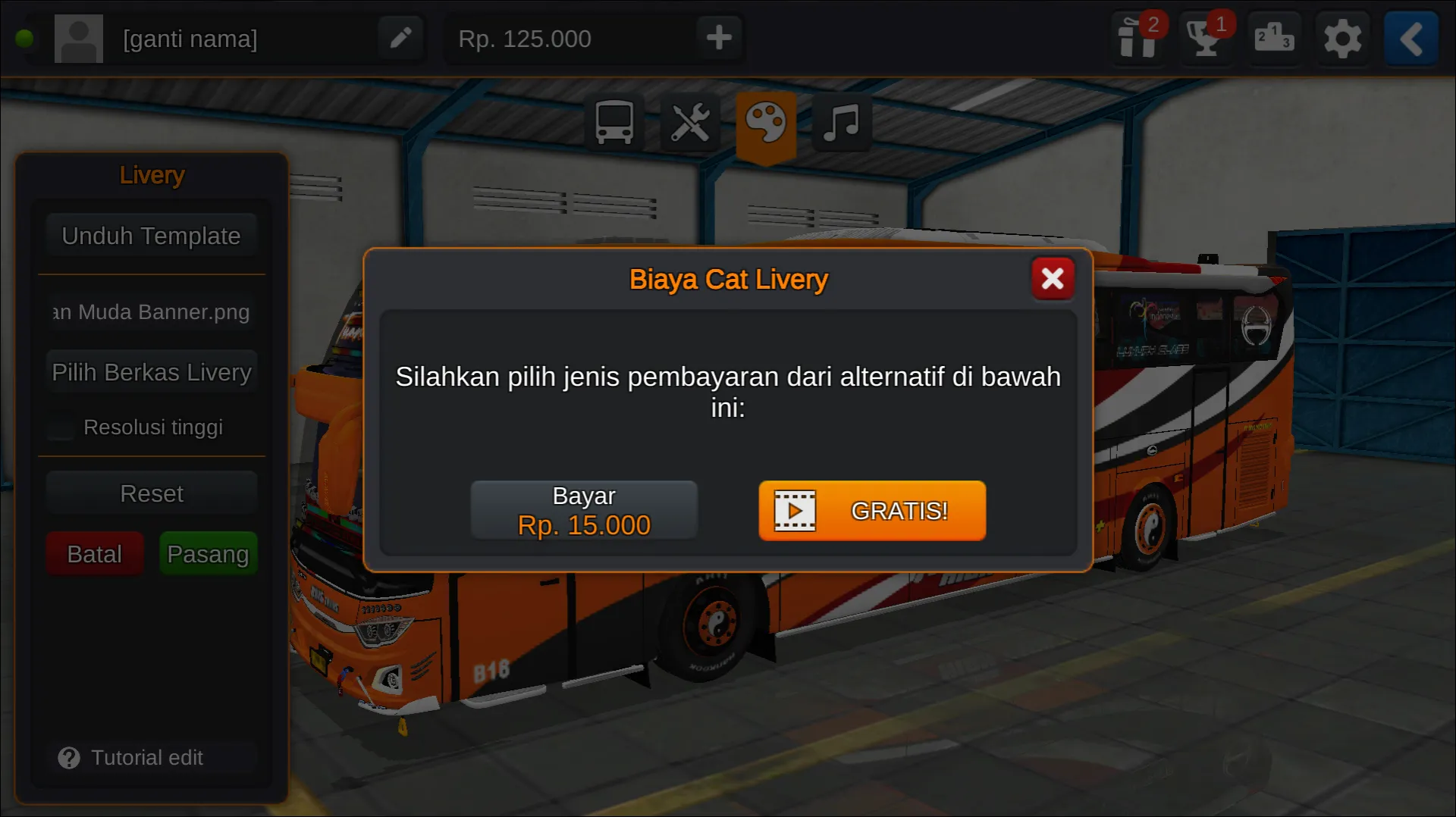Open the leaderboard podium icon
The image size is (1456, 817).
1273,38
